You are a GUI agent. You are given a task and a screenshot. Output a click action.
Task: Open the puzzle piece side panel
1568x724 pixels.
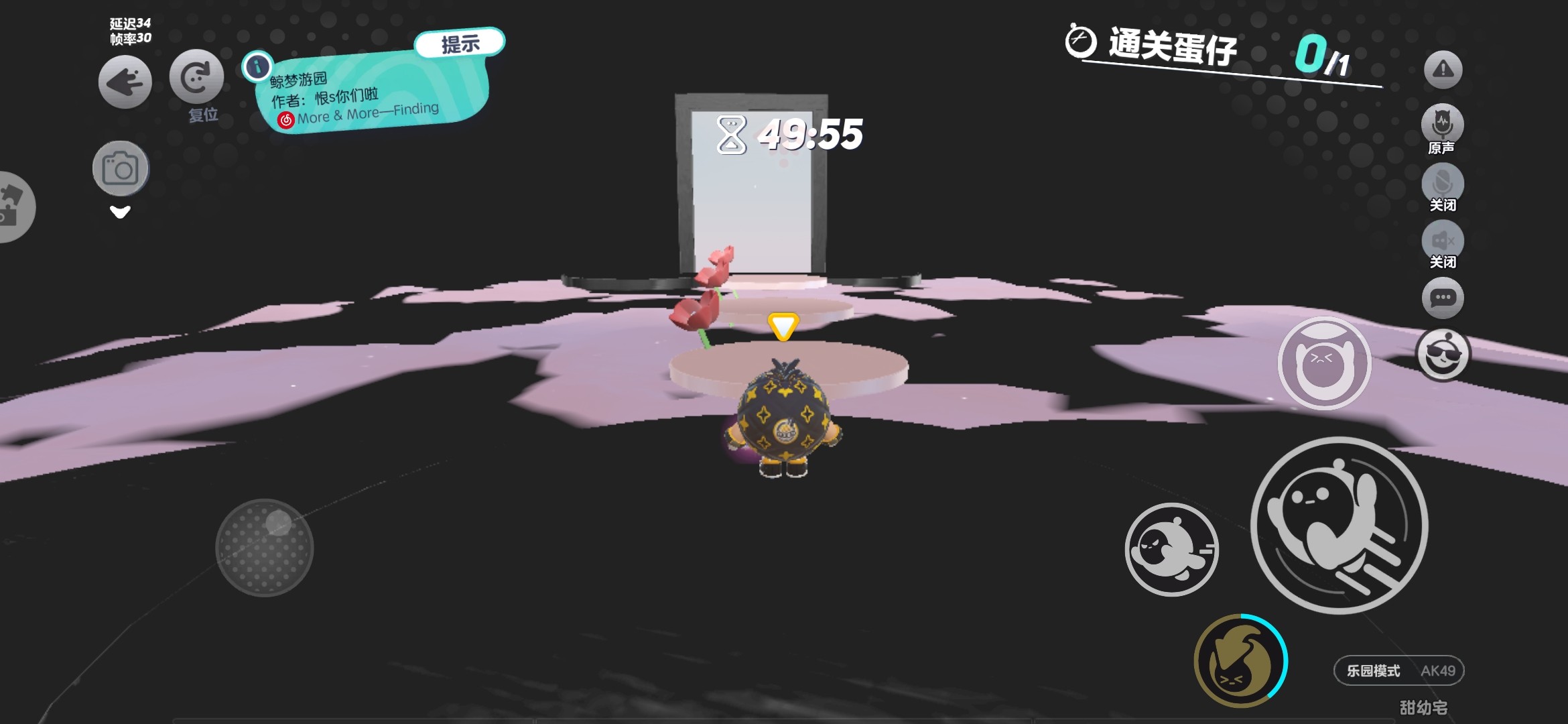tap(12, 206)
